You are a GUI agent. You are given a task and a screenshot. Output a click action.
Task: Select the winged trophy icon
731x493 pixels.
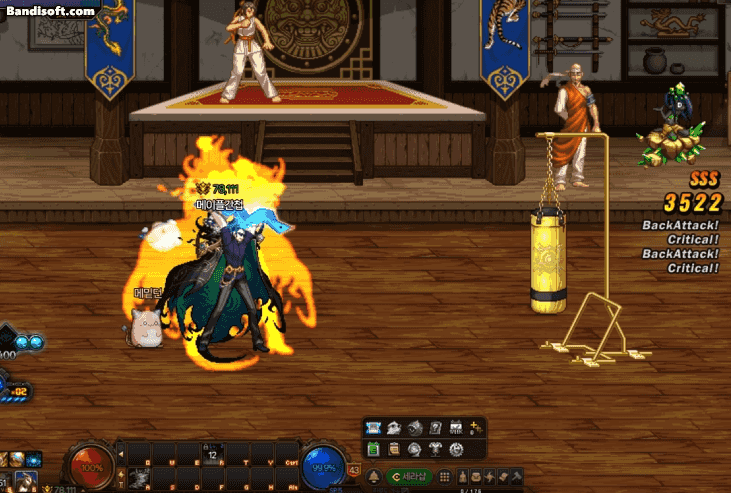coord(436,449)
